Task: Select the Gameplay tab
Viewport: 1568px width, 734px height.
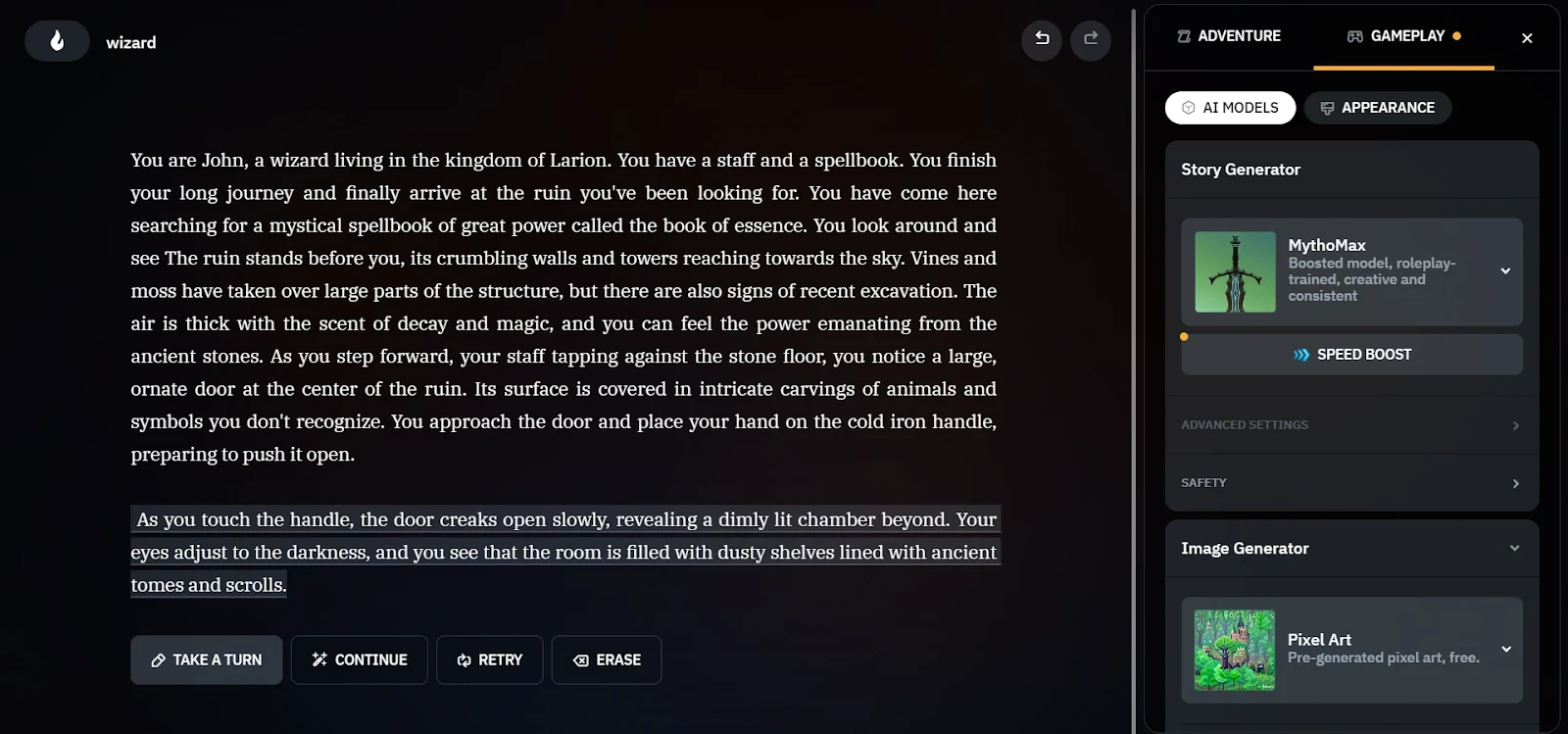Action: (x=1403, y=36)
